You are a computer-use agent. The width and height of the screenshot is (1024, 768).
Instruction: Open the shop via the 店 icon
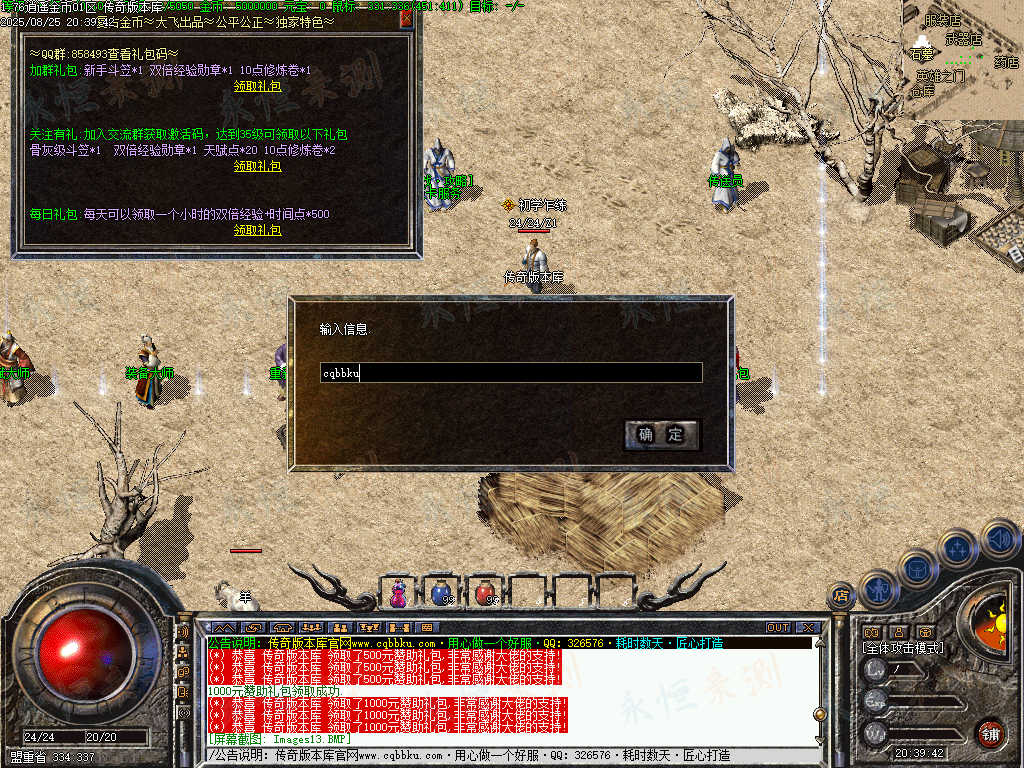pos(841,595)
